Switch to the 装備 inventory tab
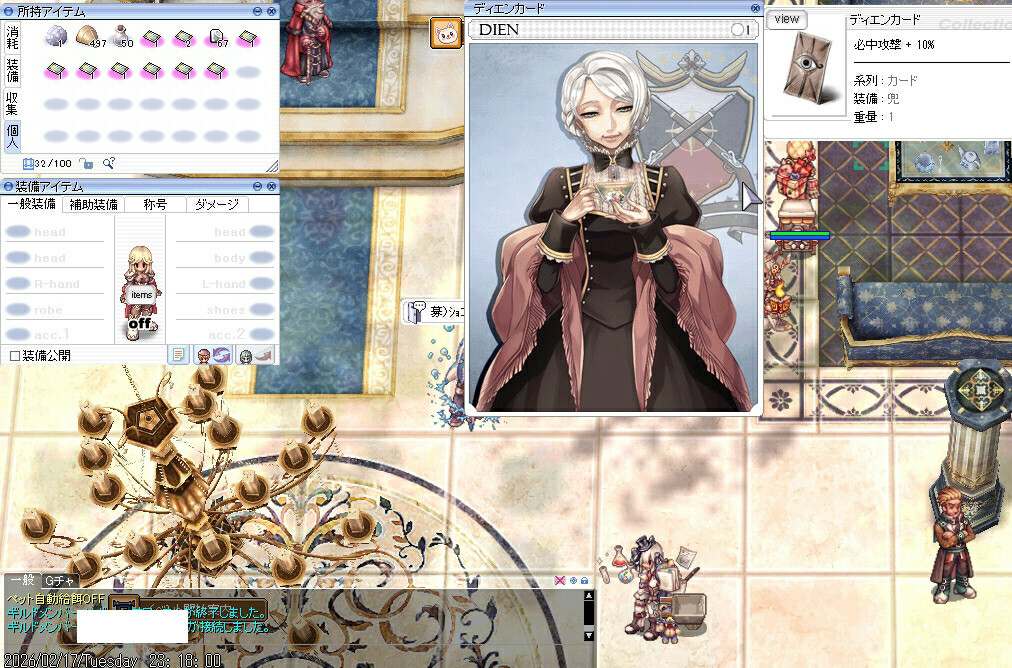1012x668 pixels. 12,70
